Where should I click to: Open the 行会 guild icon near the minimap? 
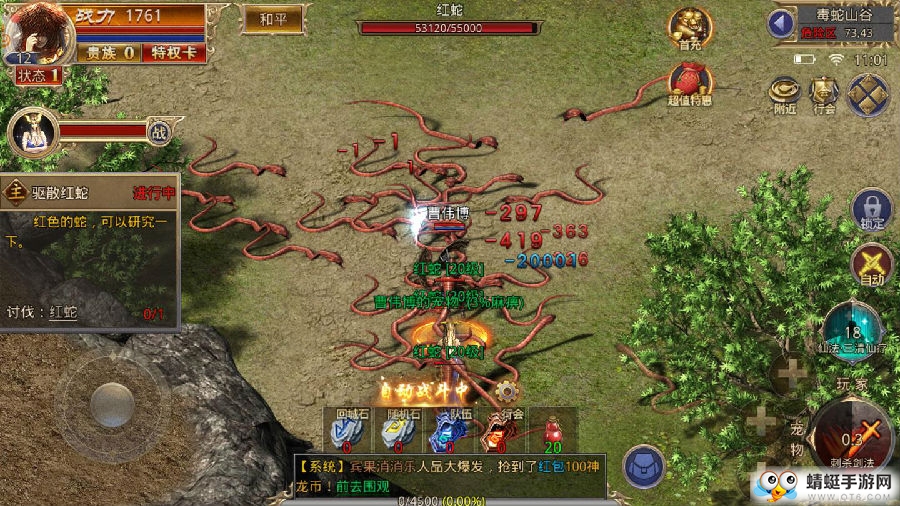(x=824, y=95)
